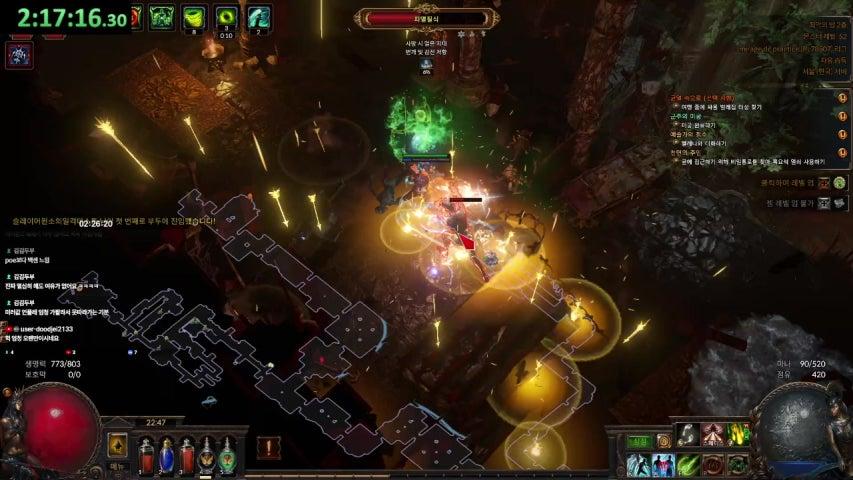Image resolution: width=853 pixels, height=480 pixels.
Task: Use the first red life flask
Action: [x=144, y=455]
